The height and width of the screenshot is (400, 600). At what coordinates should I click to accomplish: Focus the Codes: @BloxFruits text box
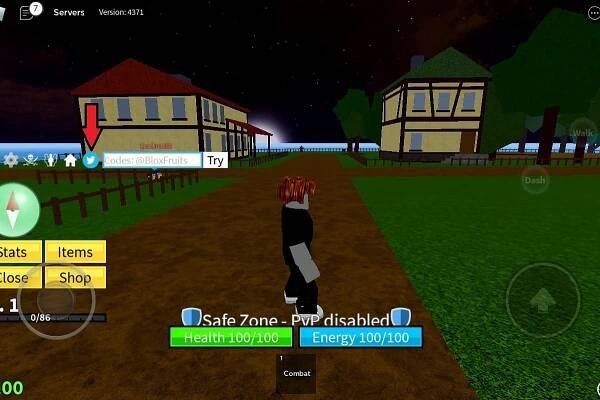point(152,160)
